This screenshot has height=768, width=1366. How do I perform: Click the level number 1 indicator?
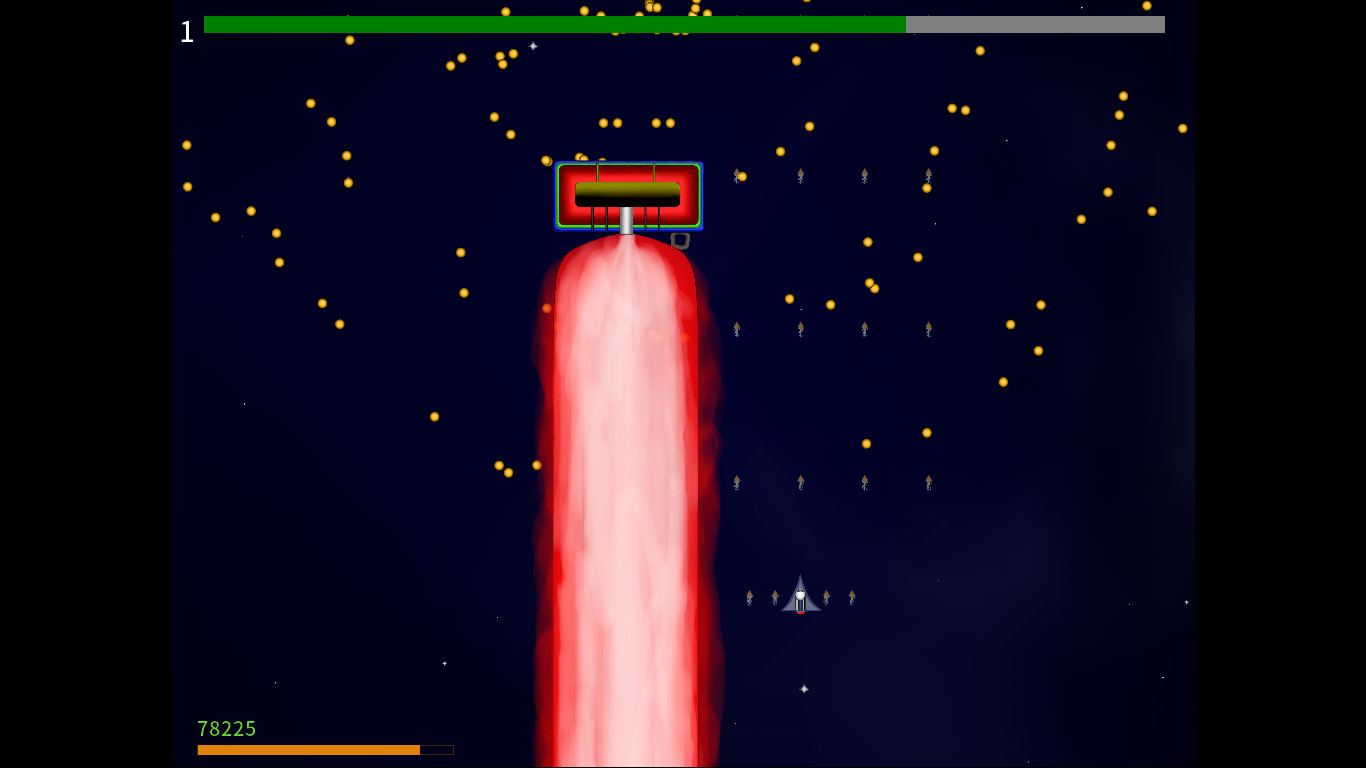(186, 31)
